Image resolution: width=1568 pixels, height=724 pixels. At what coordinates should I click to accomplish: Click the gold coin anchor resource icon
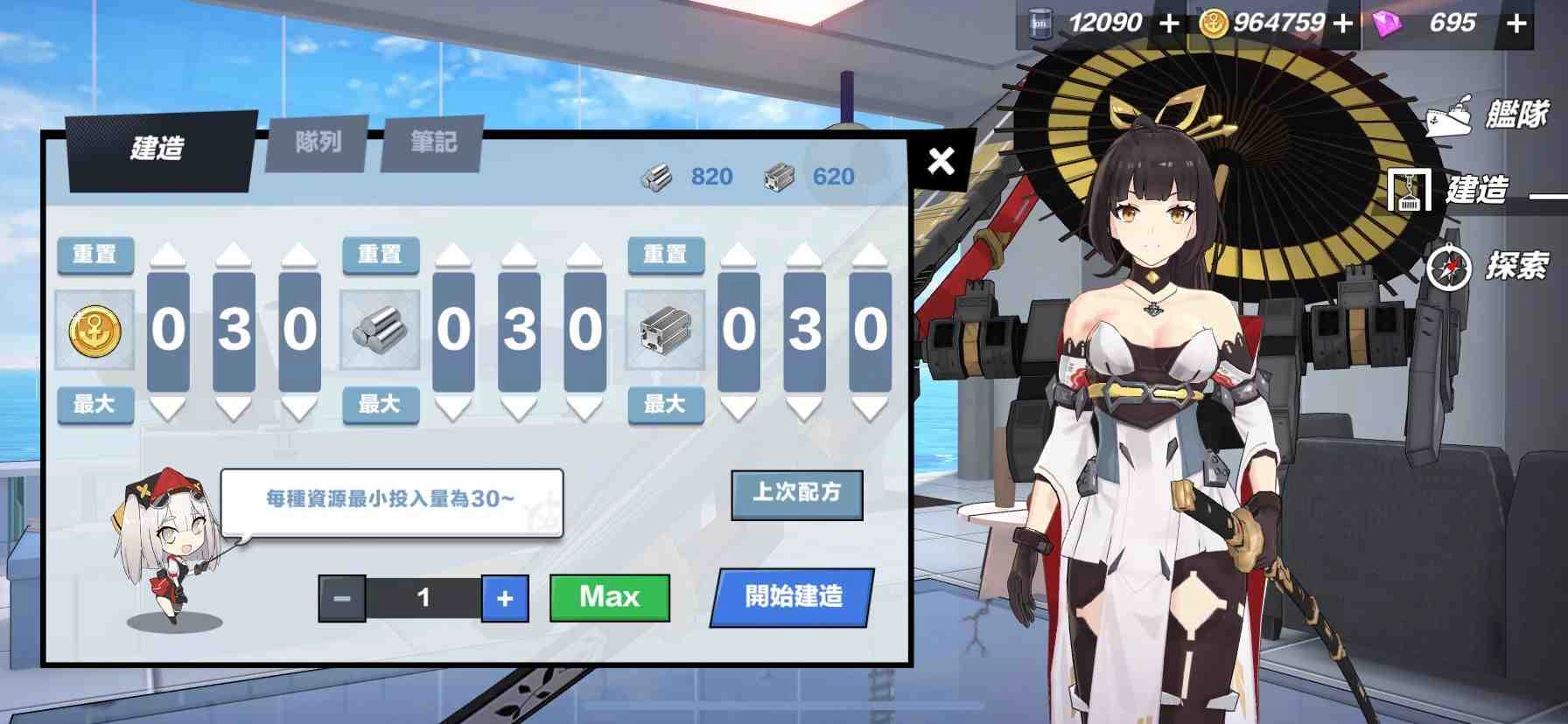(94, 332)
